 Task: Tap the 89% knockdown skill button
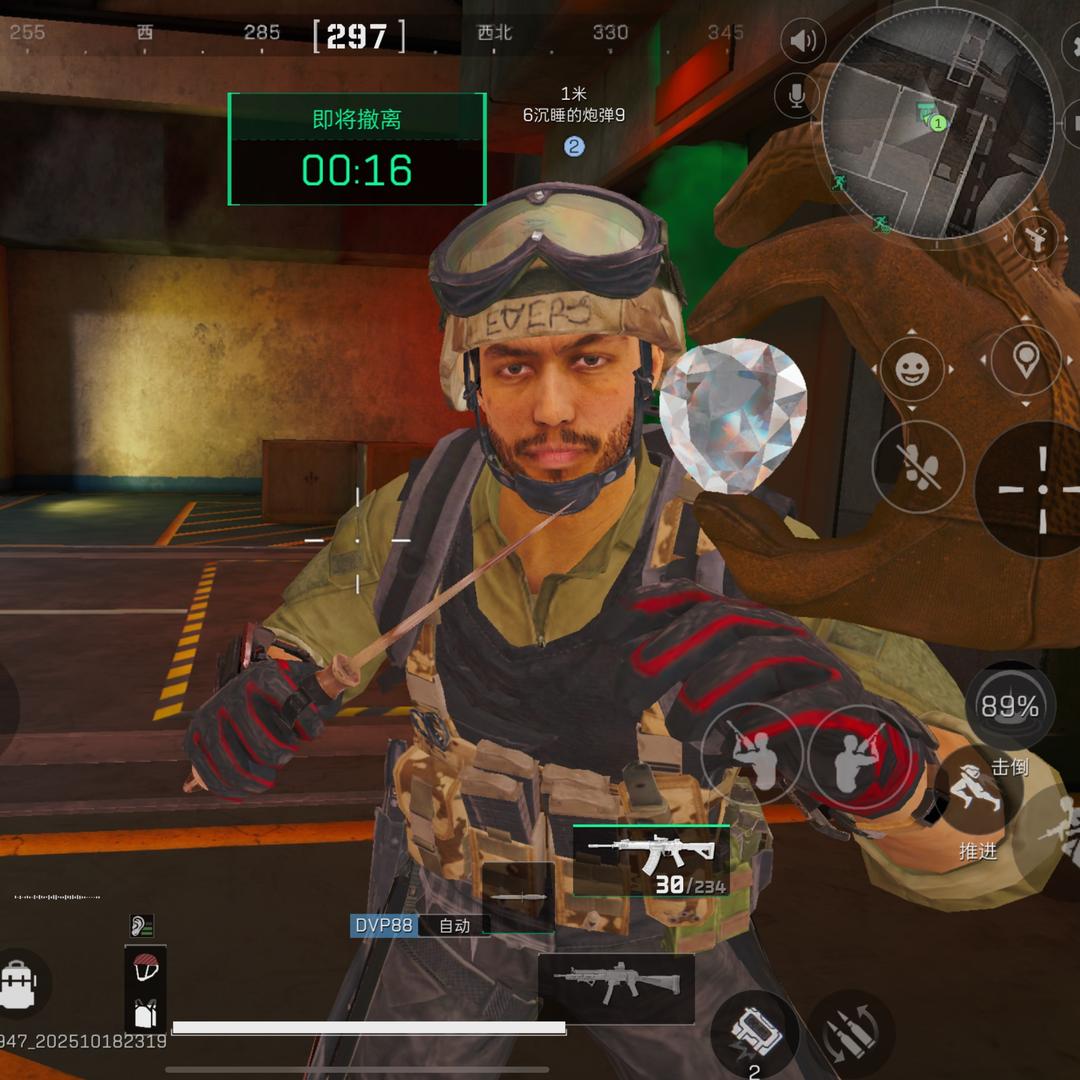point(1010,707)
